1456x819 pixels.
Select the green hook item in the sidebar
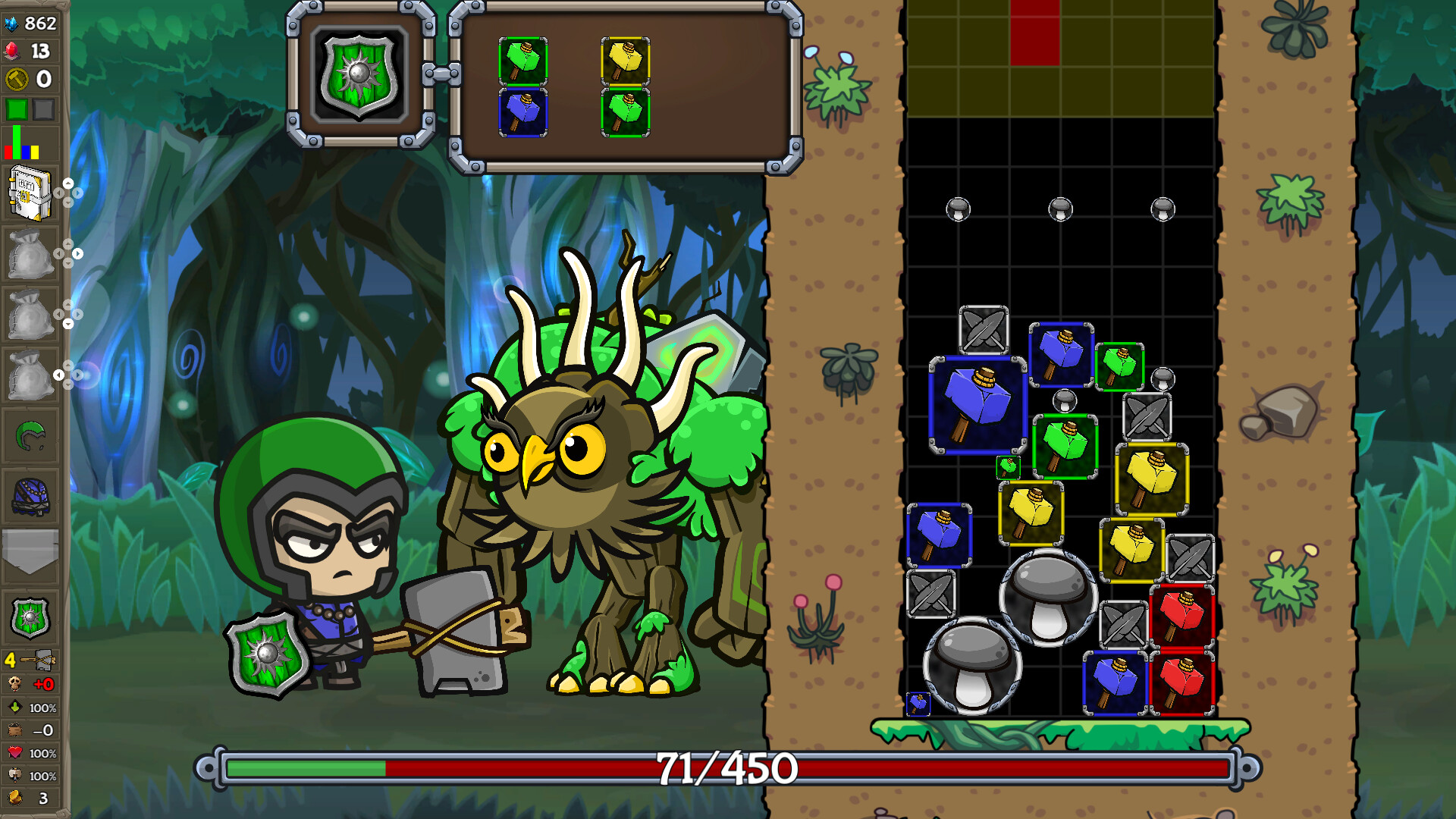click(31, 435)
